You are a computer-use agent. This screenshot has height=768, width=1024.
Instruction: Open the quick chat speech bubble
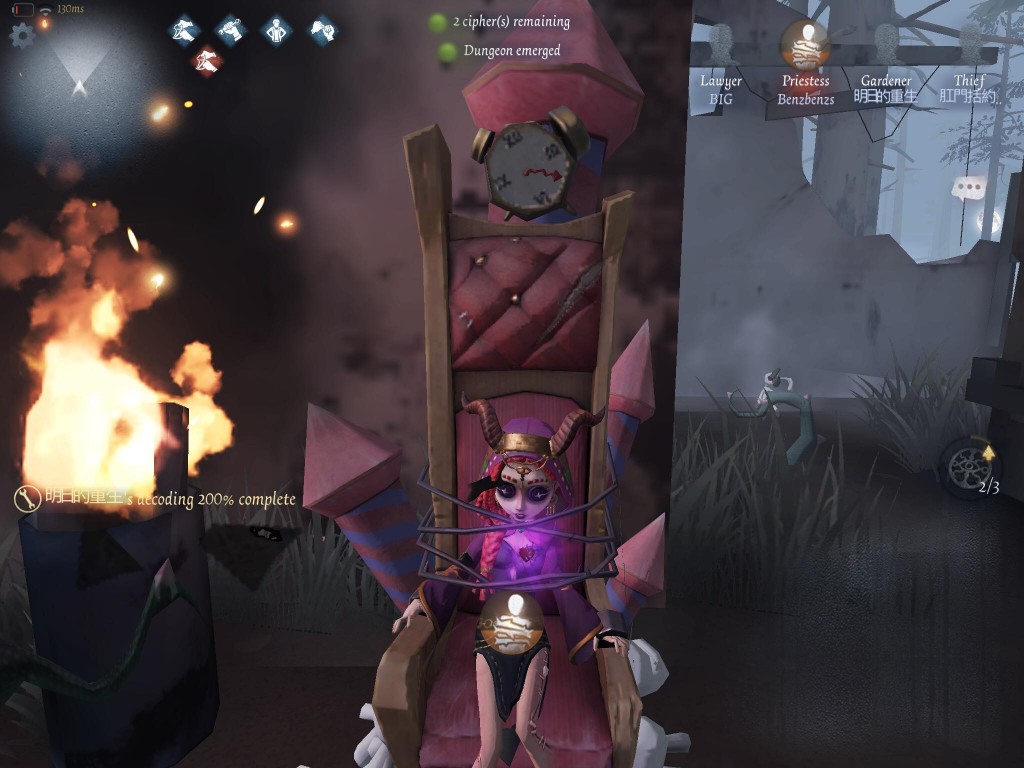[x=968, y=188]
